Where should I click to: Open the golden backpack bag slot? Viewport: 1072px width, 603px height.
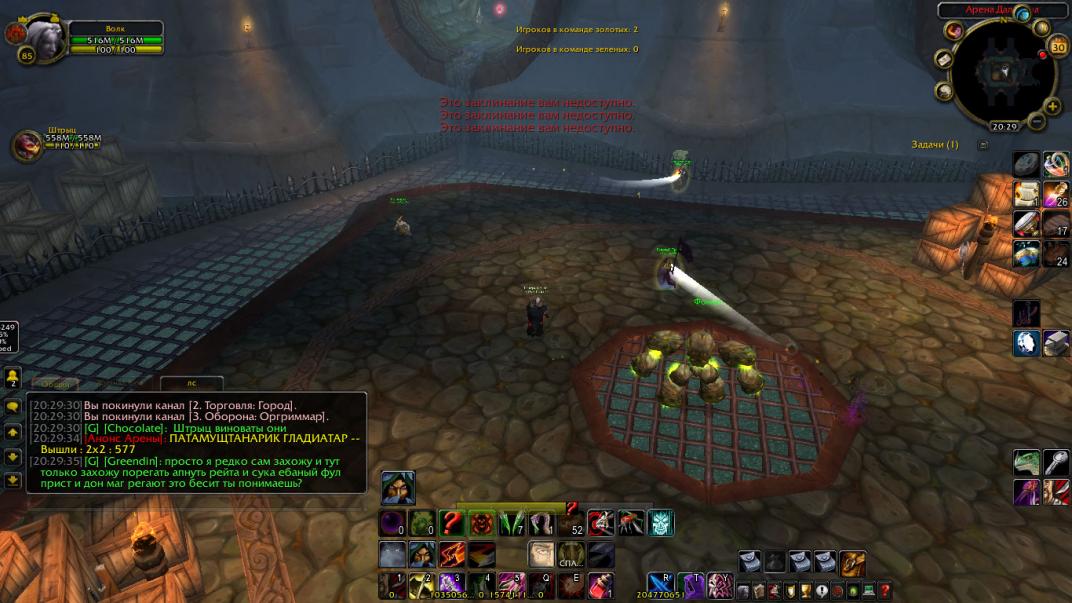[x=852, y=562]
